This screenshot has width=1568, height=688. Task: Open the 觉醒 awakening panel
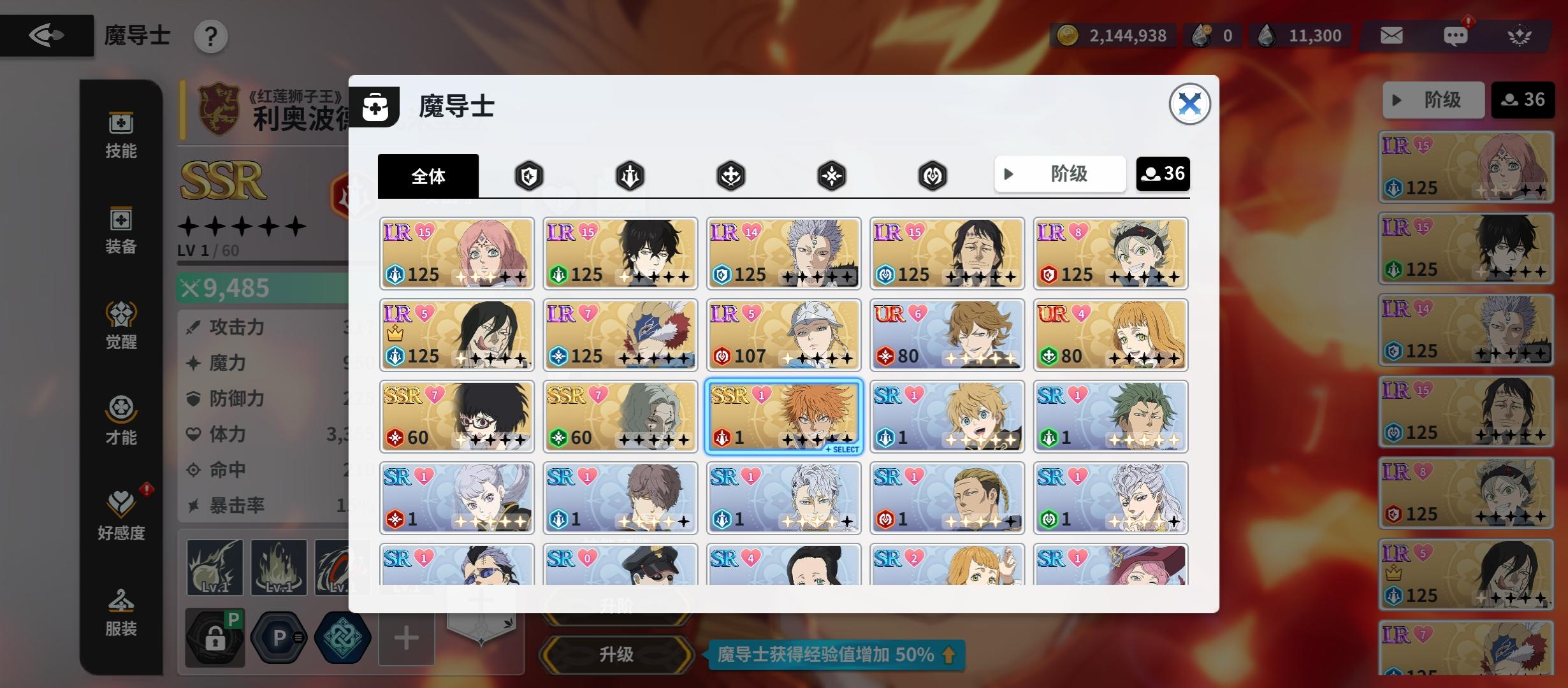tap(121, 325)
